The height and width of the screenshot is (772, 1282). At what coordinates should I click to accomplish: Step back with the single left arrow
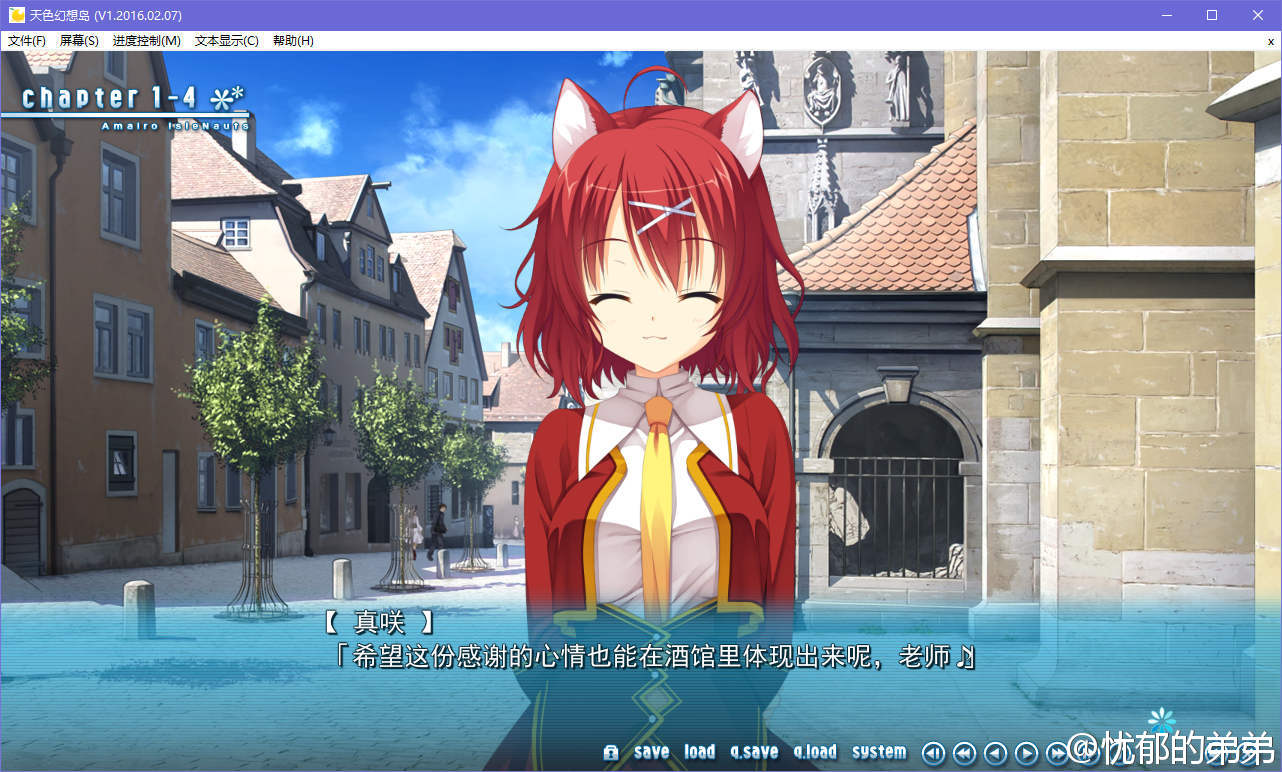click(995, 753)
